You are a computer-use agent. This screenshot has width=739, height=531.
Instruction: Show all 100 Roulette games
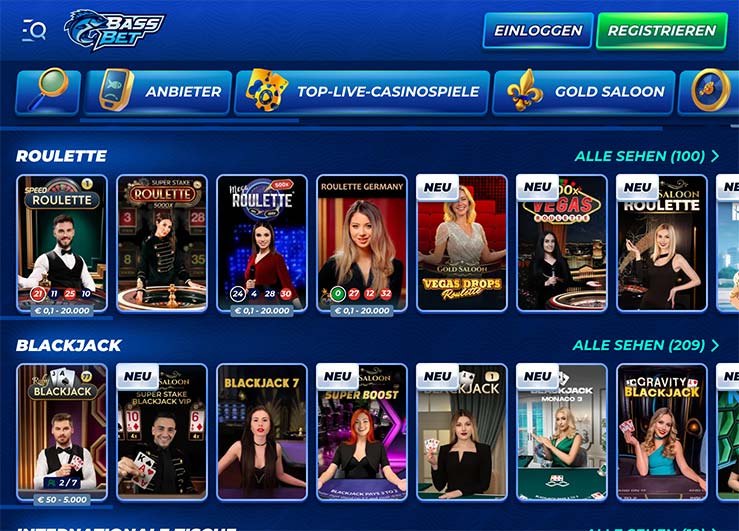[x=646, y=156]
